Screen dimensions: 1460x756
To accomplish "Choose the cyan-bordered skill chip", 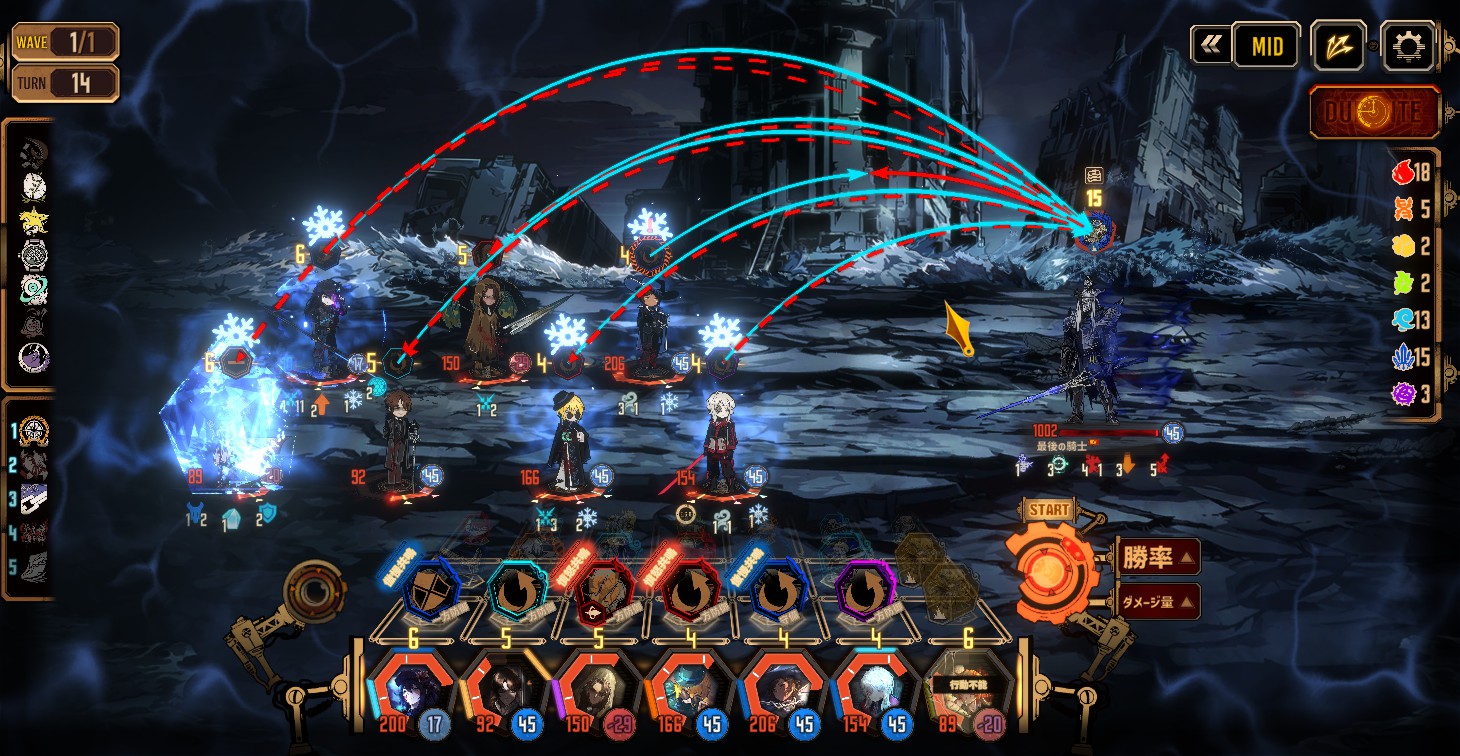I will click(518, 592).
